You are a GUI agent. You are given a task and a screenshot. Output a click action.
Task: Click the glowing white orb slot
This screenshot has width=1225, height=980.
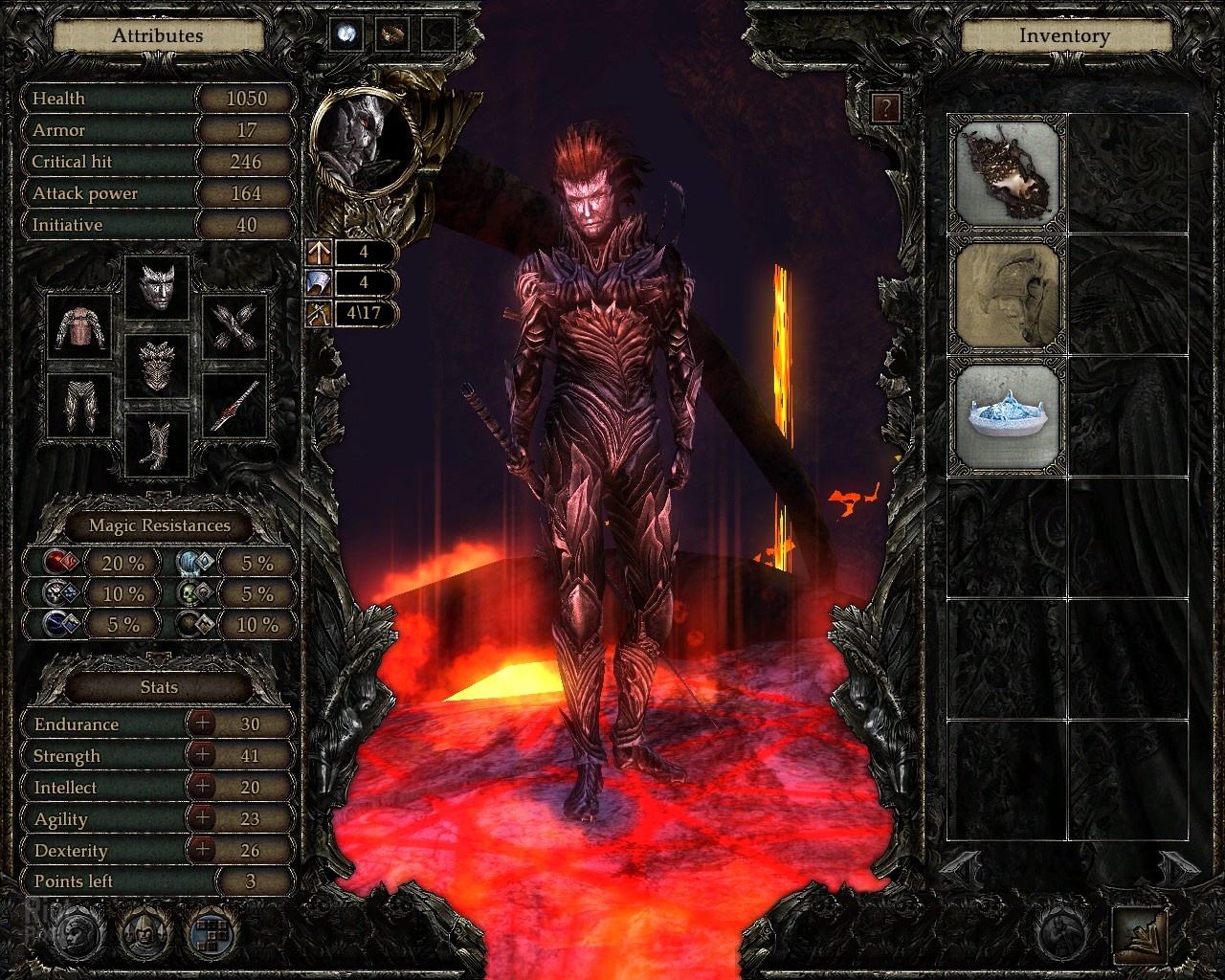(x=346, y=35)
